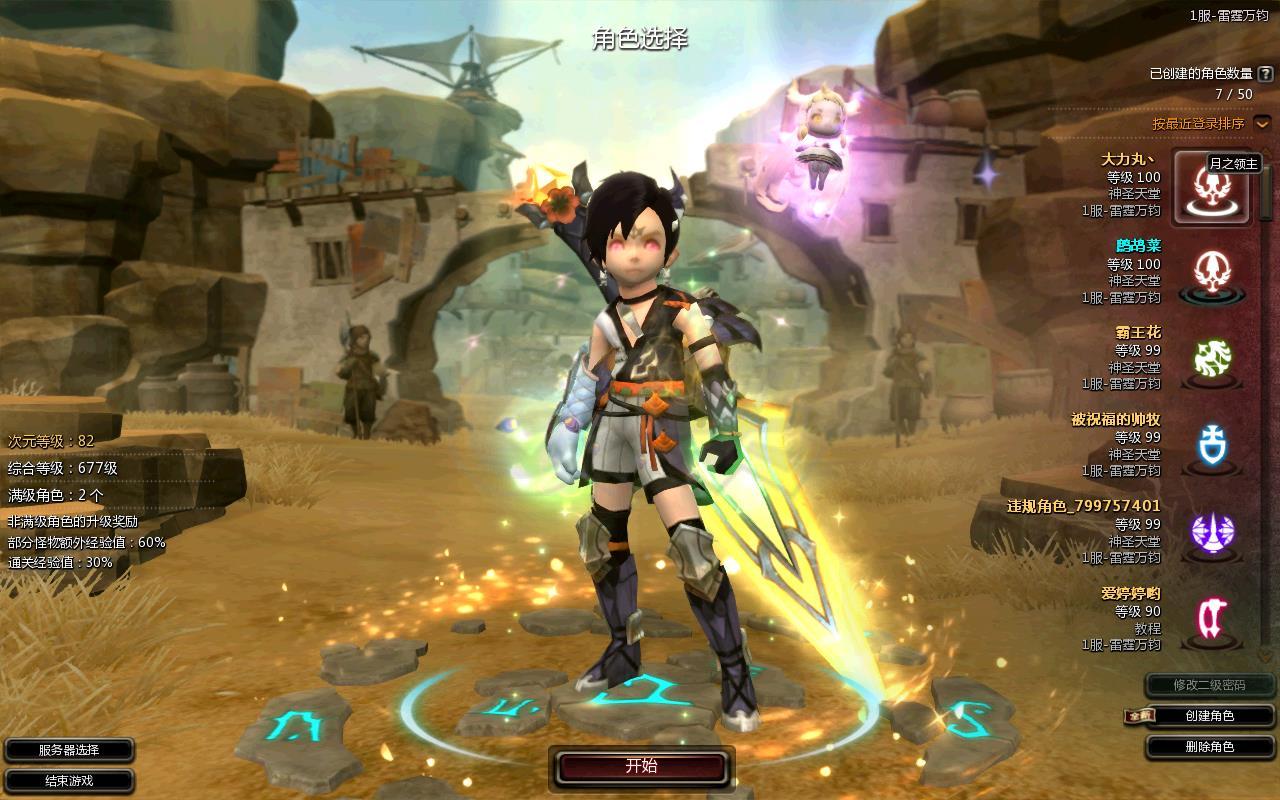Open 修改二级密码 password change
Viewport: 1280px width, 800px height.
[1210, 685]
